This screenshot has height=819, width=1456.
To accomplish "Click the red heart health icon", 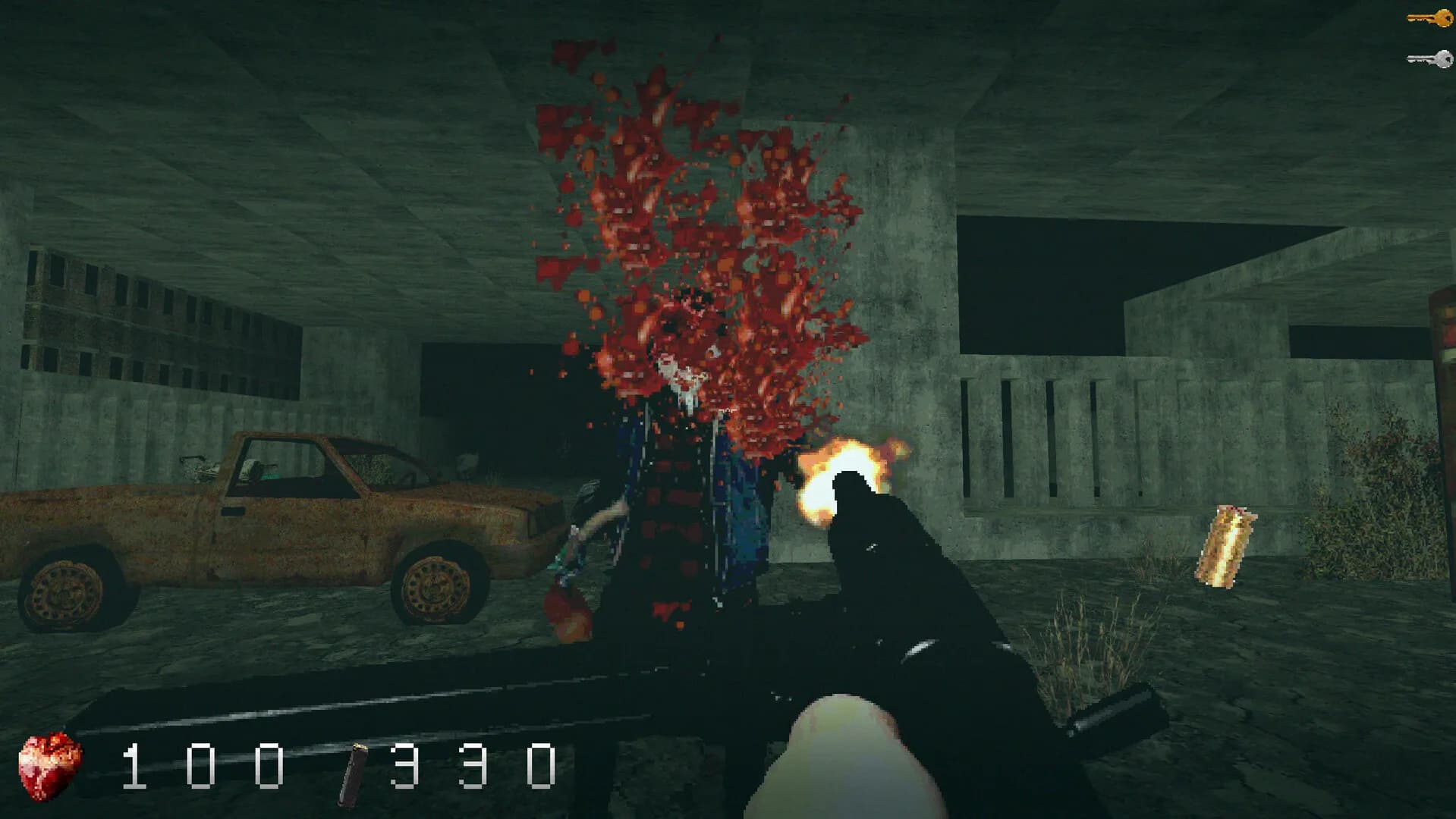I will pos(49,766).
